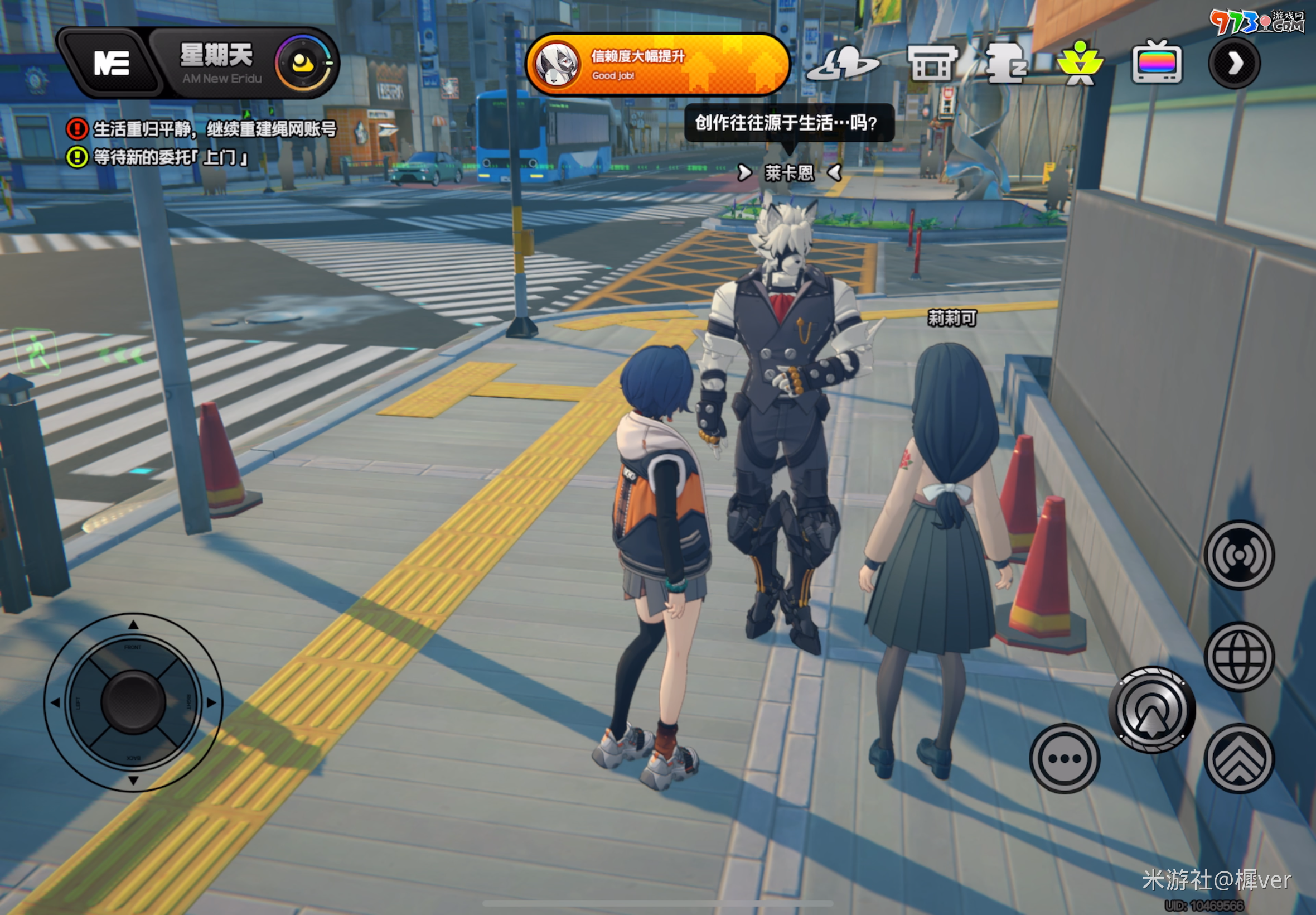The width and height of the screenshot is (1316, 915).
Task: Open the three-dots chat button
Action: click(x=1064, y=758)
